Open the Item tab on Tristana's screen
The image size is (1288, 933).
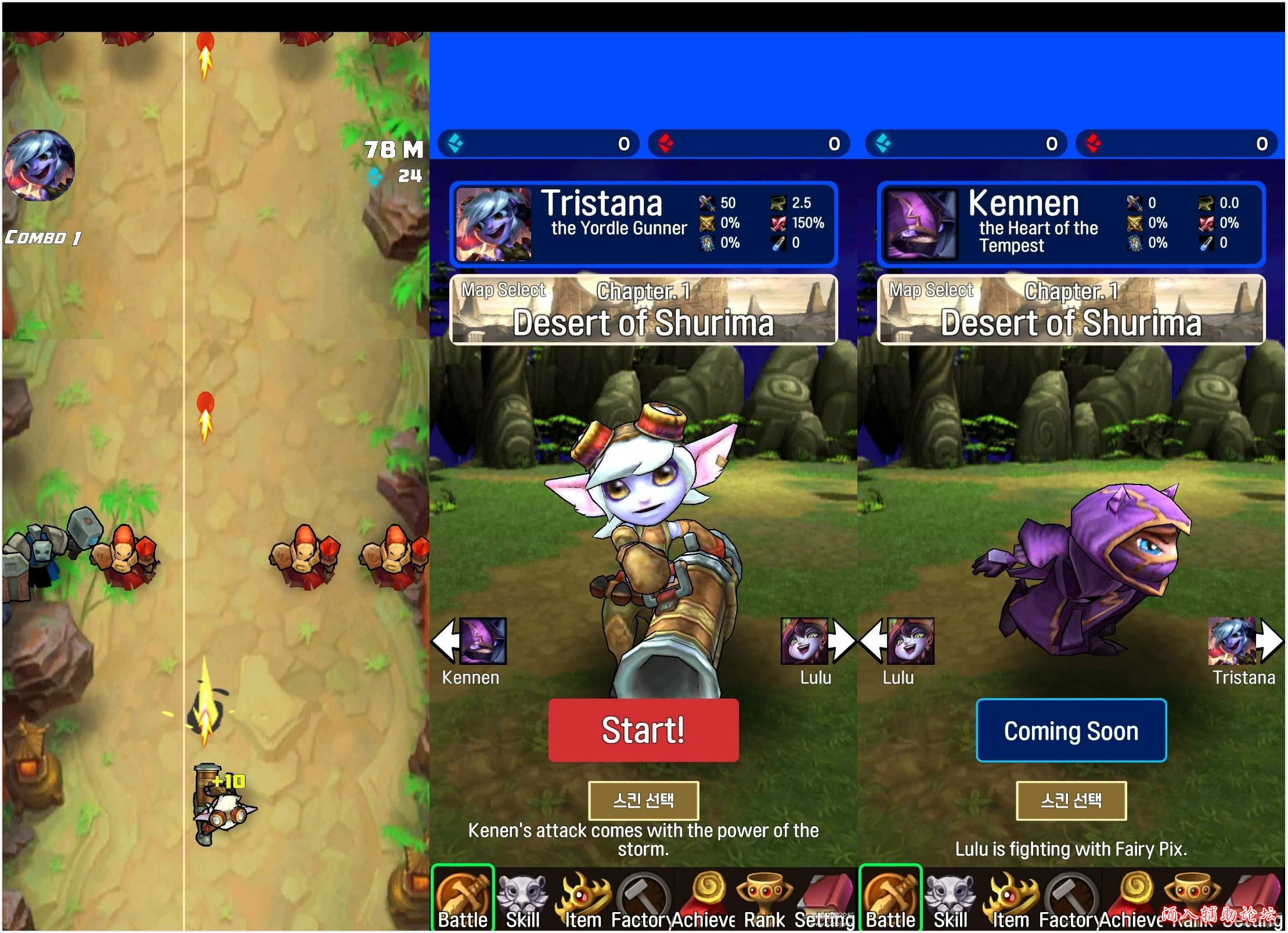(583, 899)
